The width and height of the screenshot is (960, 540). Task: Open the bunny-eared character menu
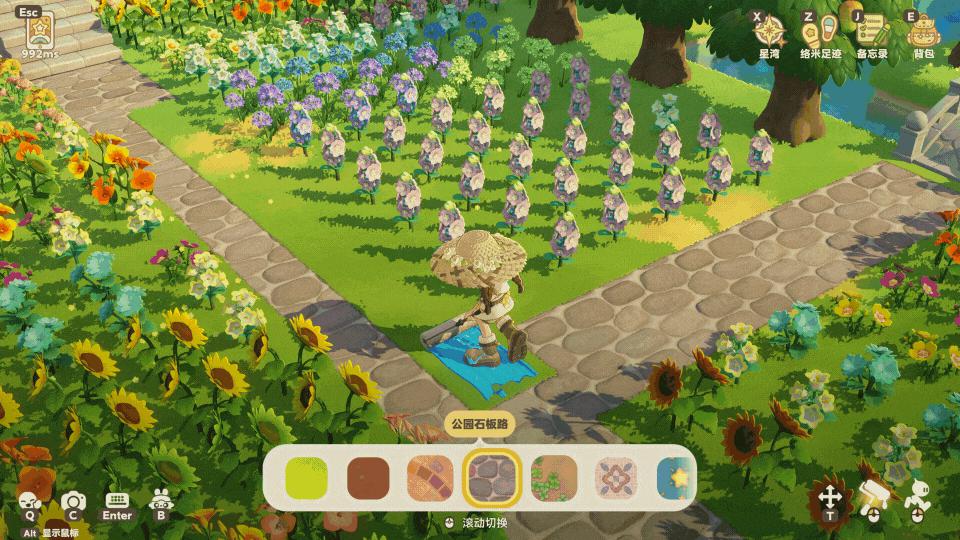pos(160,503)
